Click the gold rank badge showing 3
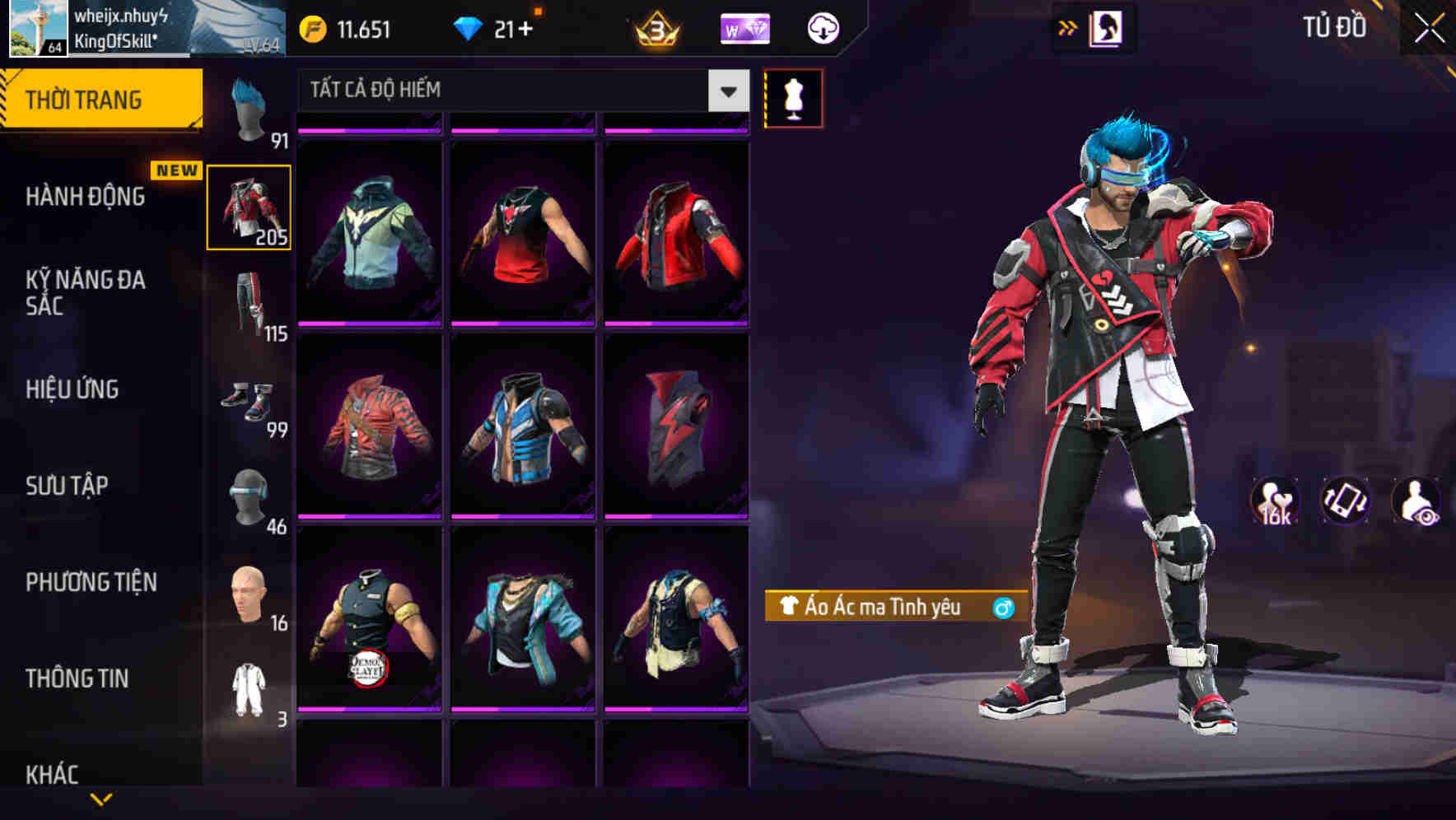 [655, 27]
